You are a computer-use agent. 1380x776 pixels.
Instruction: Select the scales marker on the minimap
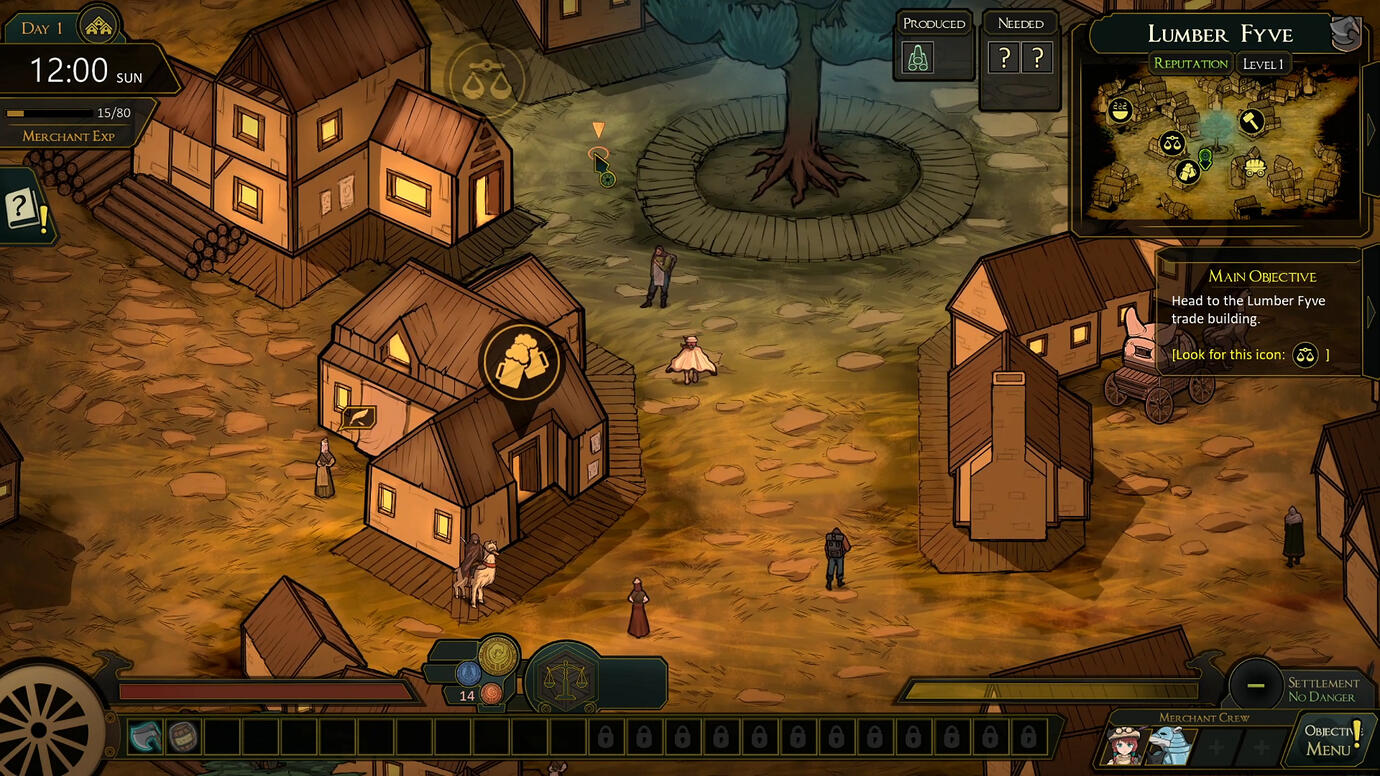(1172, 143)
